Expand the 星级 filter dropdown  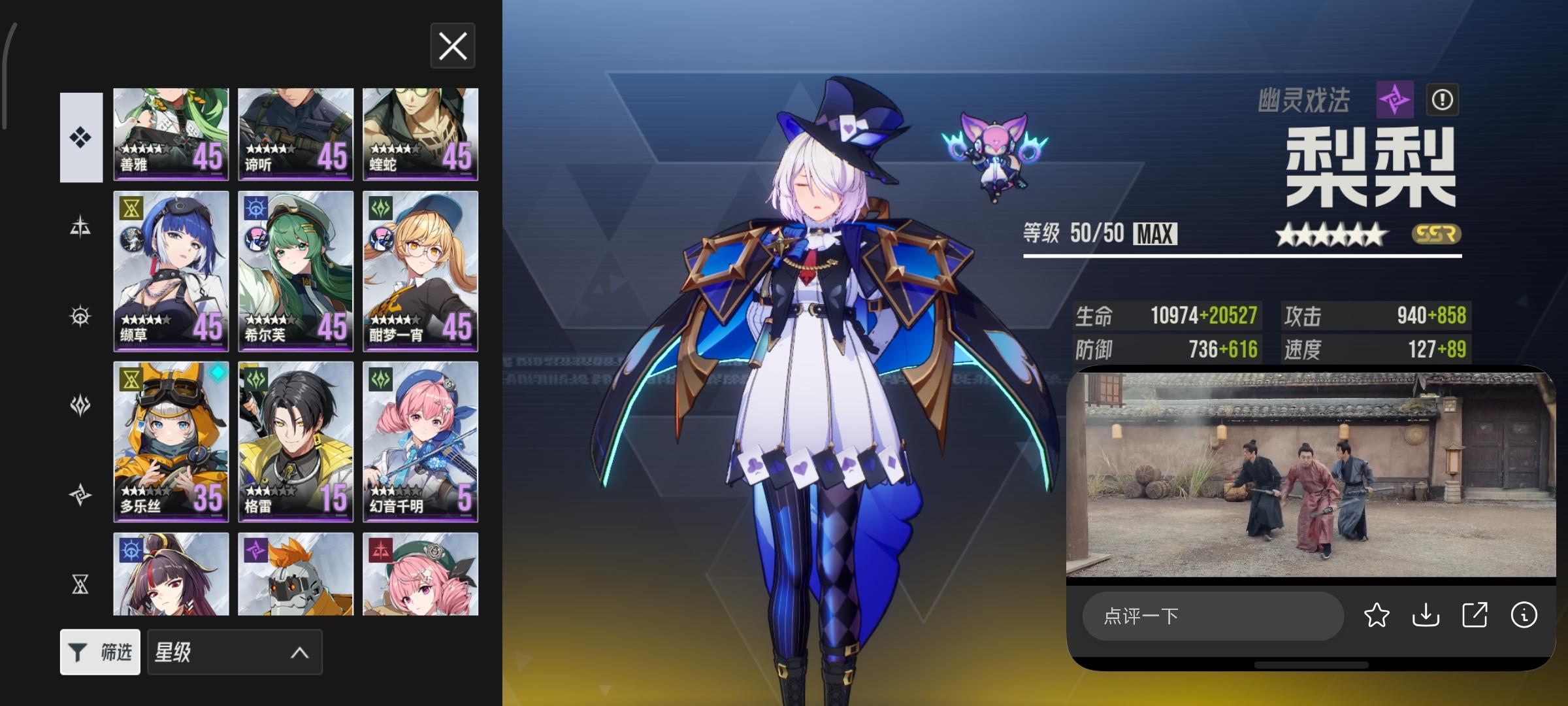click(233, 652)
